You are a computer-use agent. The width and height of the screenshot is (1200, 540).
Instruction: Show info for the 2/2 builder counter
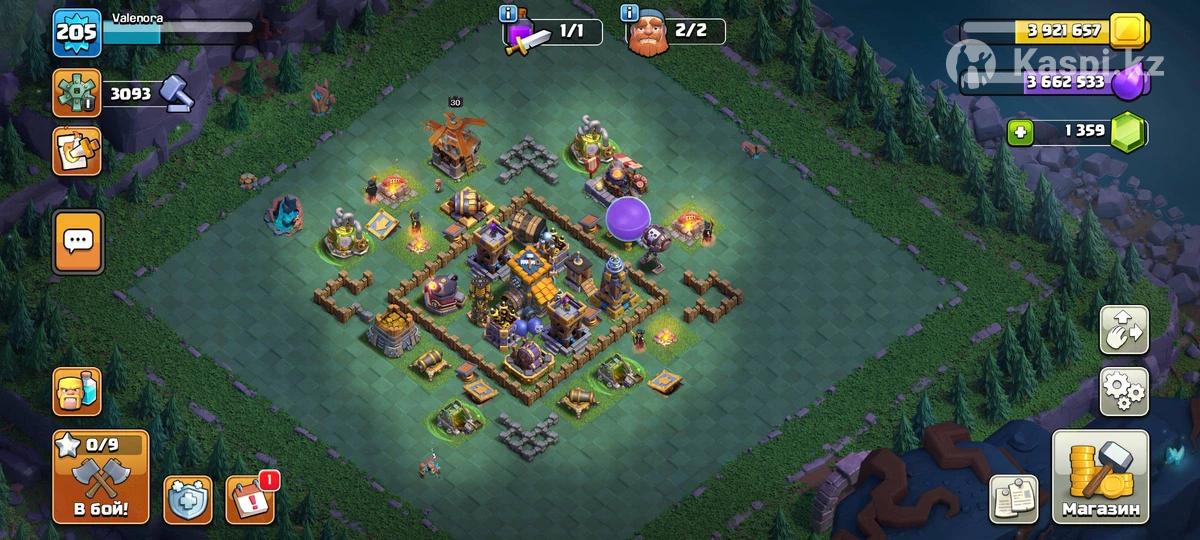pos(629,13)
